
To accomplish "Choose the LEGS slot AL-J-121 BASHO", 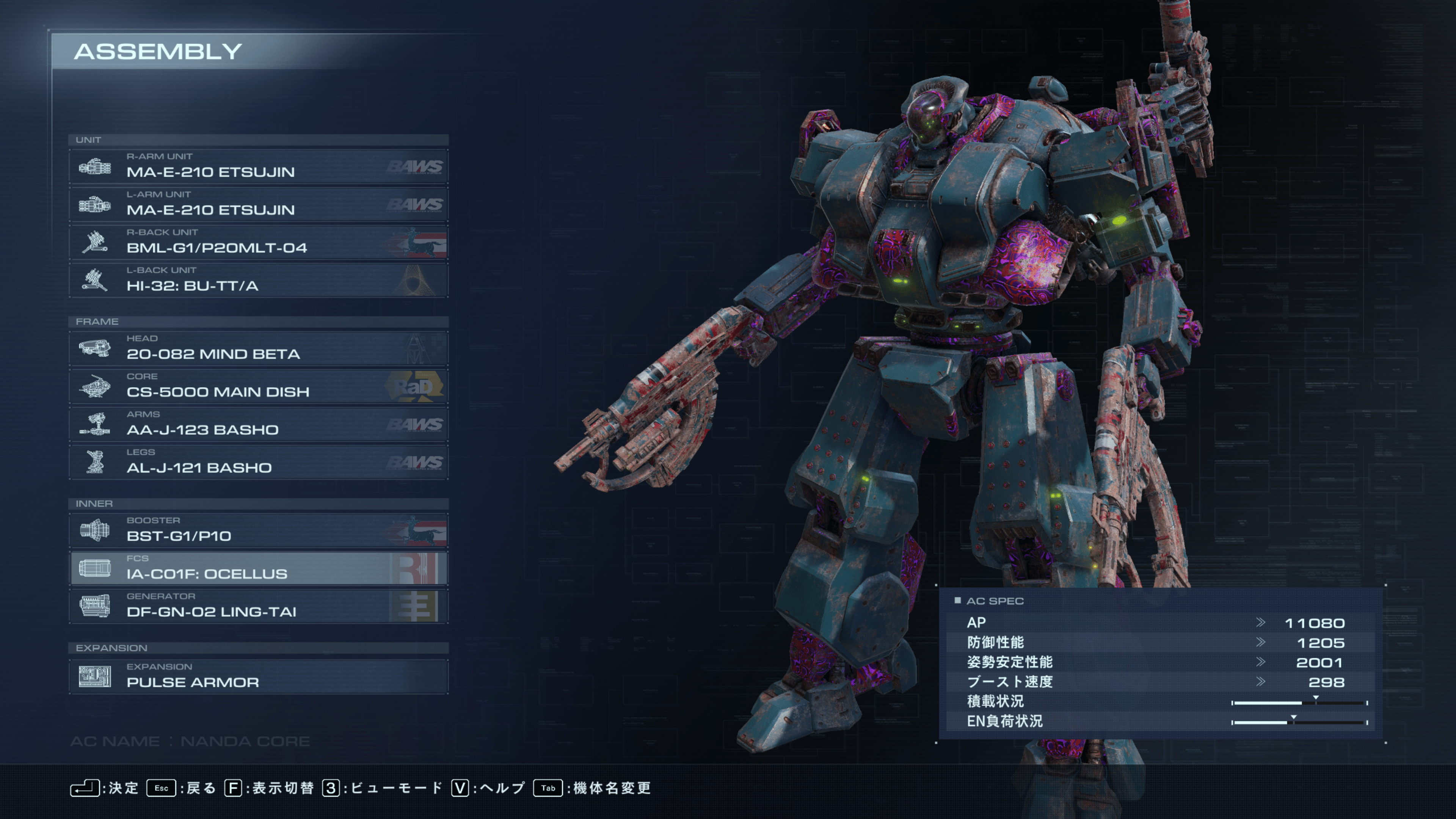I will point(258,462).
